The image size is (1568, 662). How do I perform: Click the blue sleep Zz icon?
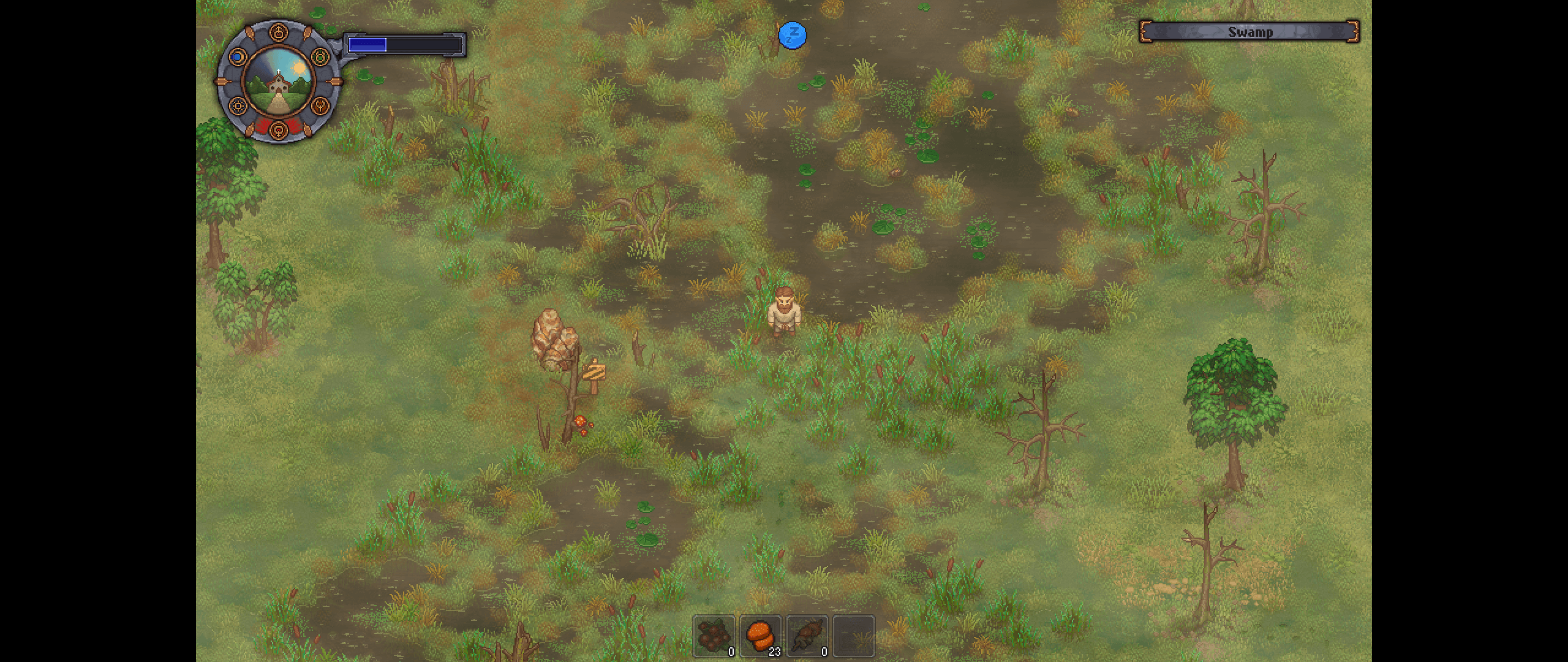pos(792,35)
